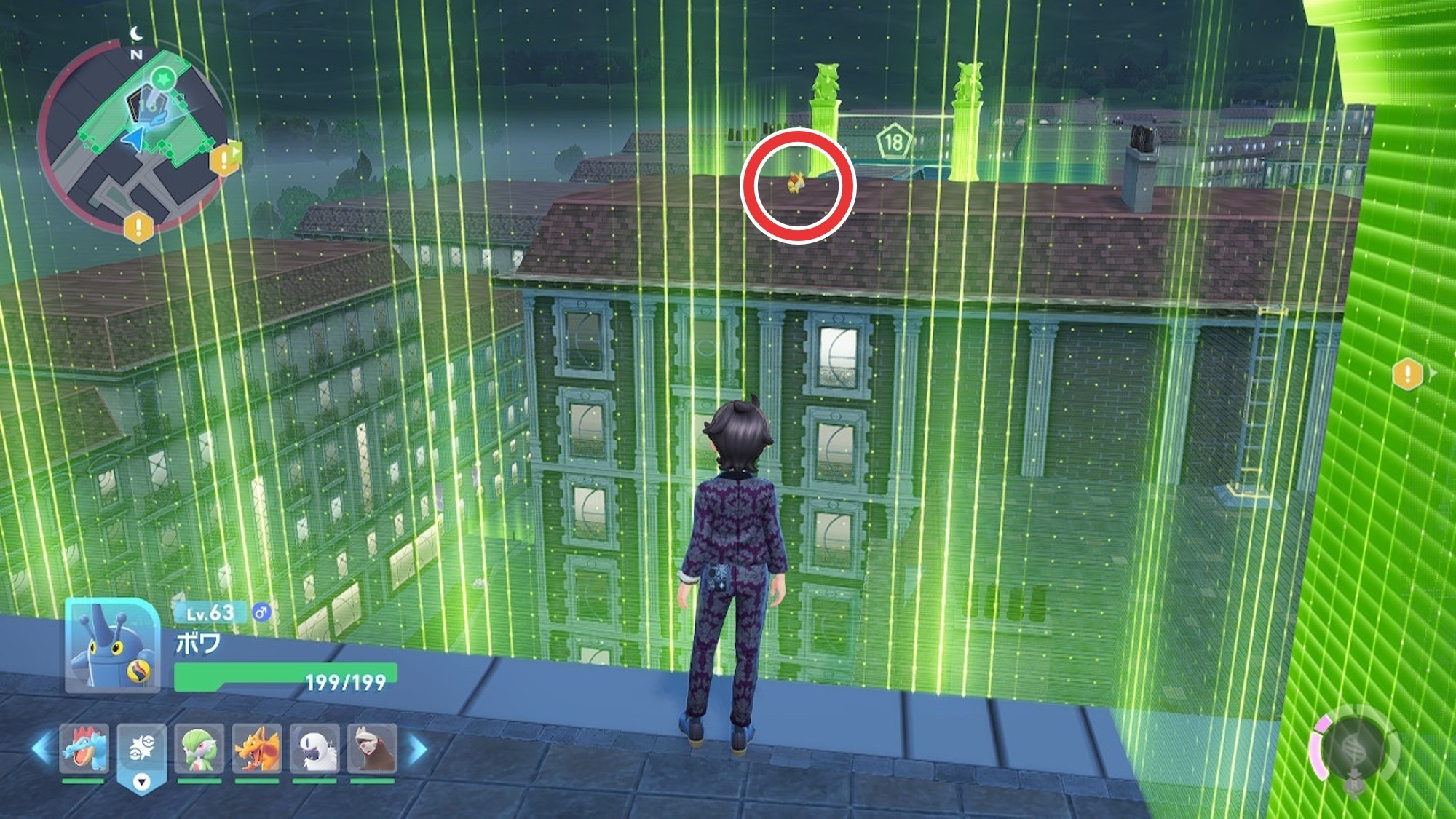Choose Gardevoir from the party bar
This screenshot has width=1456, height=819.
199,748
